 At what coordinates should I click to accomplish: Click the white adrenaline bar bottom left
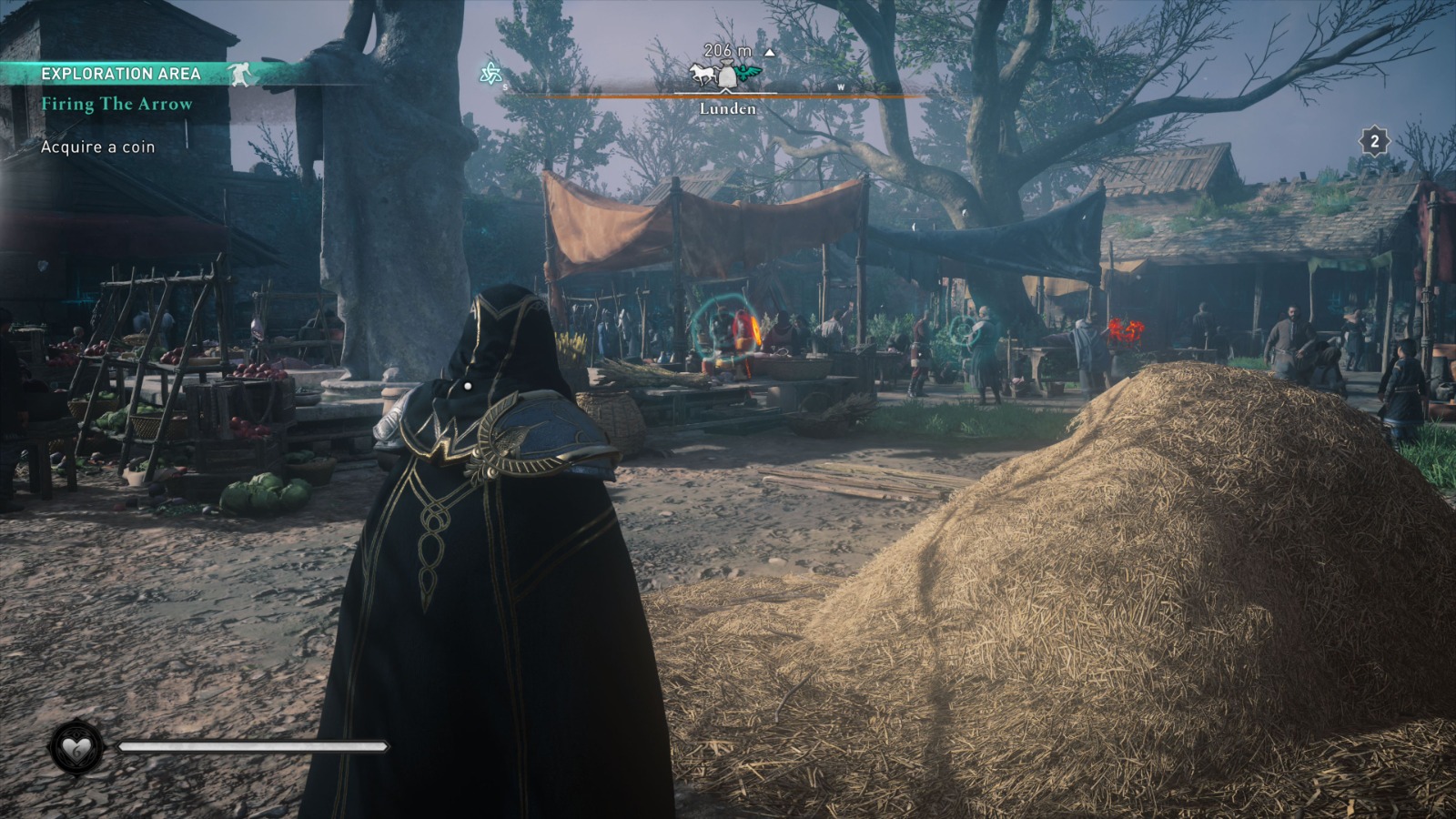250,747
